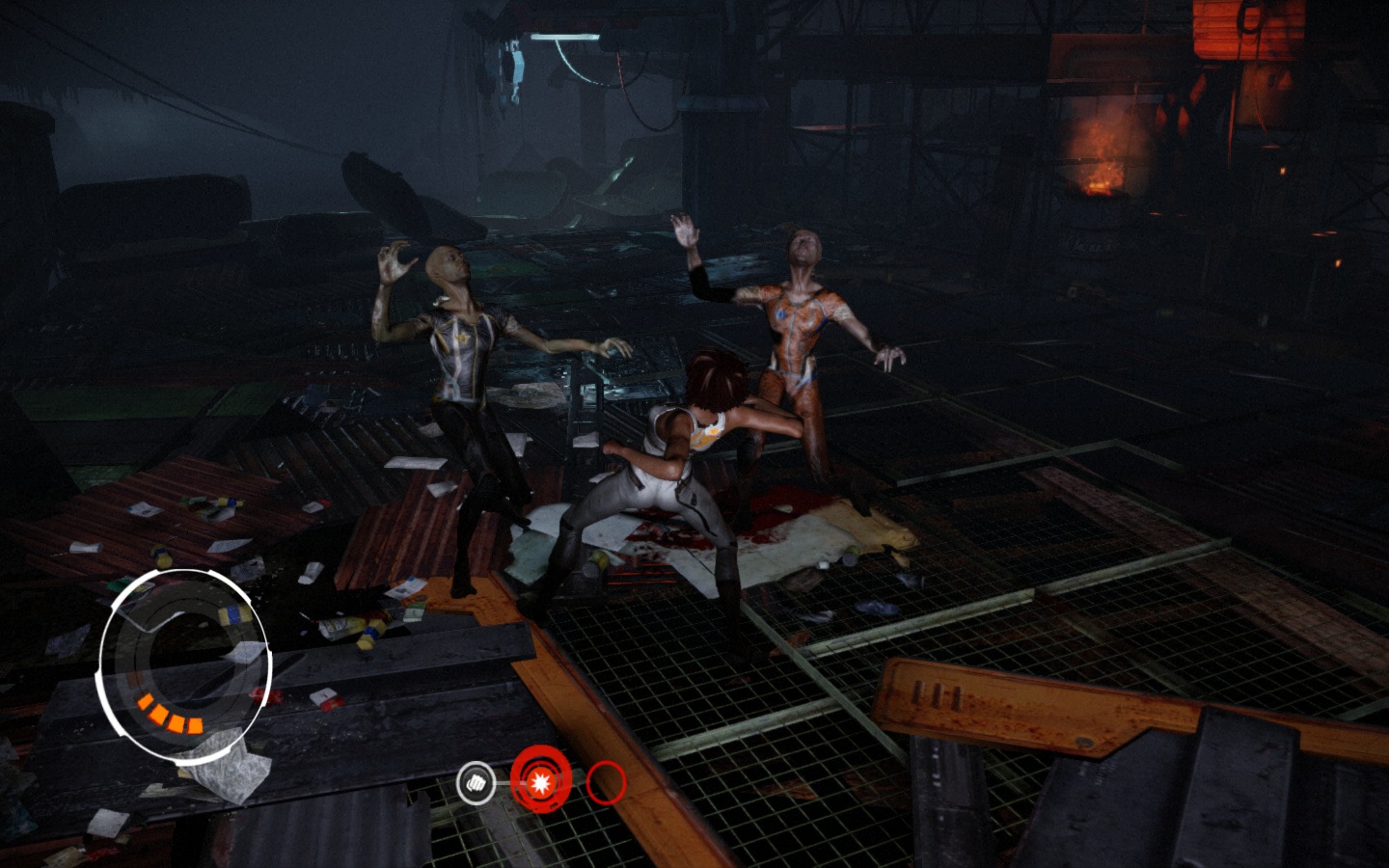The height and width of the screenshot is (868, 1389).
Task: Select the fist melee attack icon
Action: [475, 783]
